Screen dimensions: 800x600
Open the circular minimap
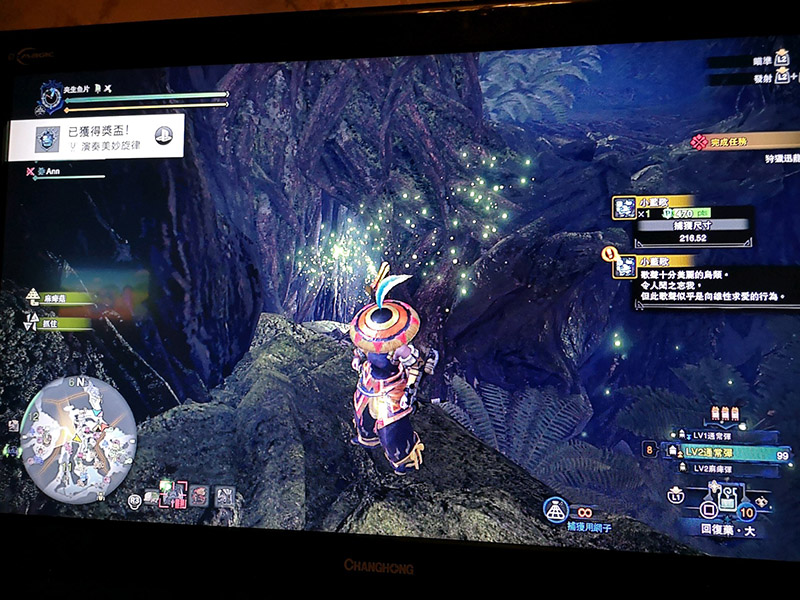[x=77, y=438]
